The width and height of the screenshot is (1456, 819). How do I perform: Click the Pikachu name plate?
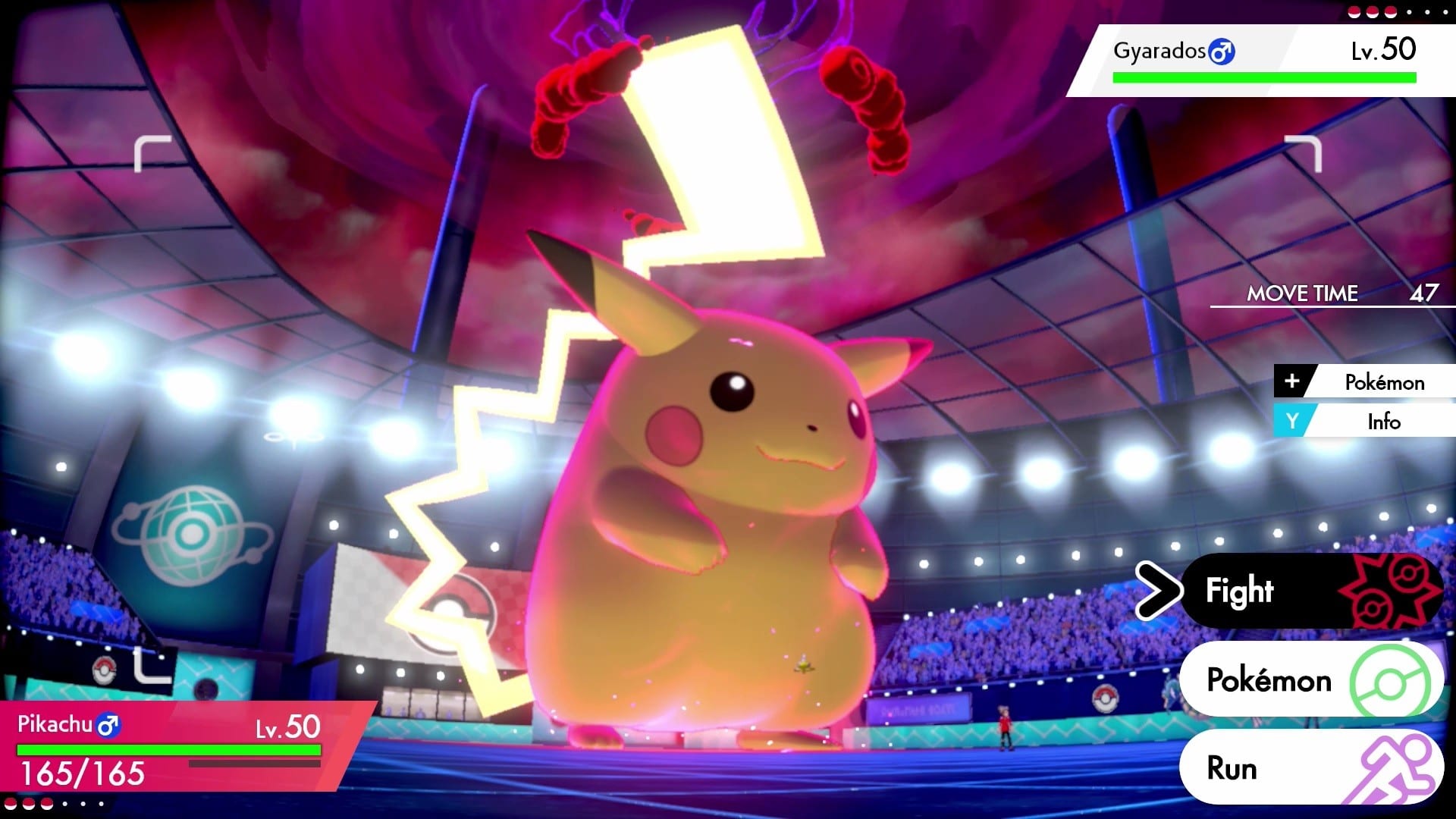tap(57, 724)
